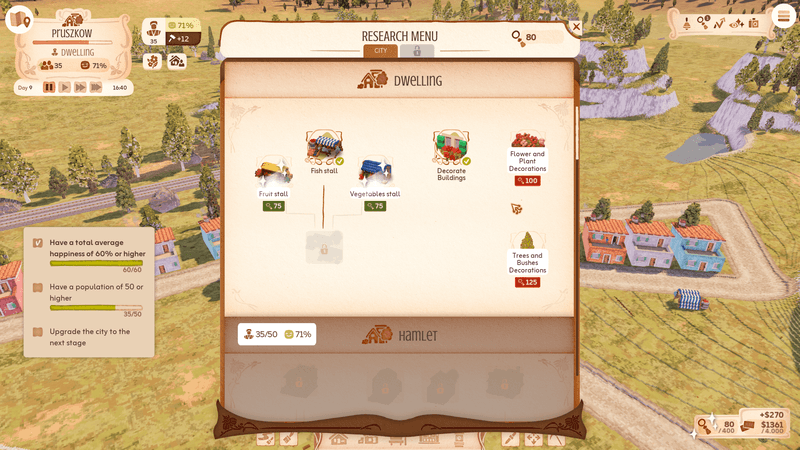Select the Hamlet stage header
This screenshot has height=450, width=800.
point(400,334)
